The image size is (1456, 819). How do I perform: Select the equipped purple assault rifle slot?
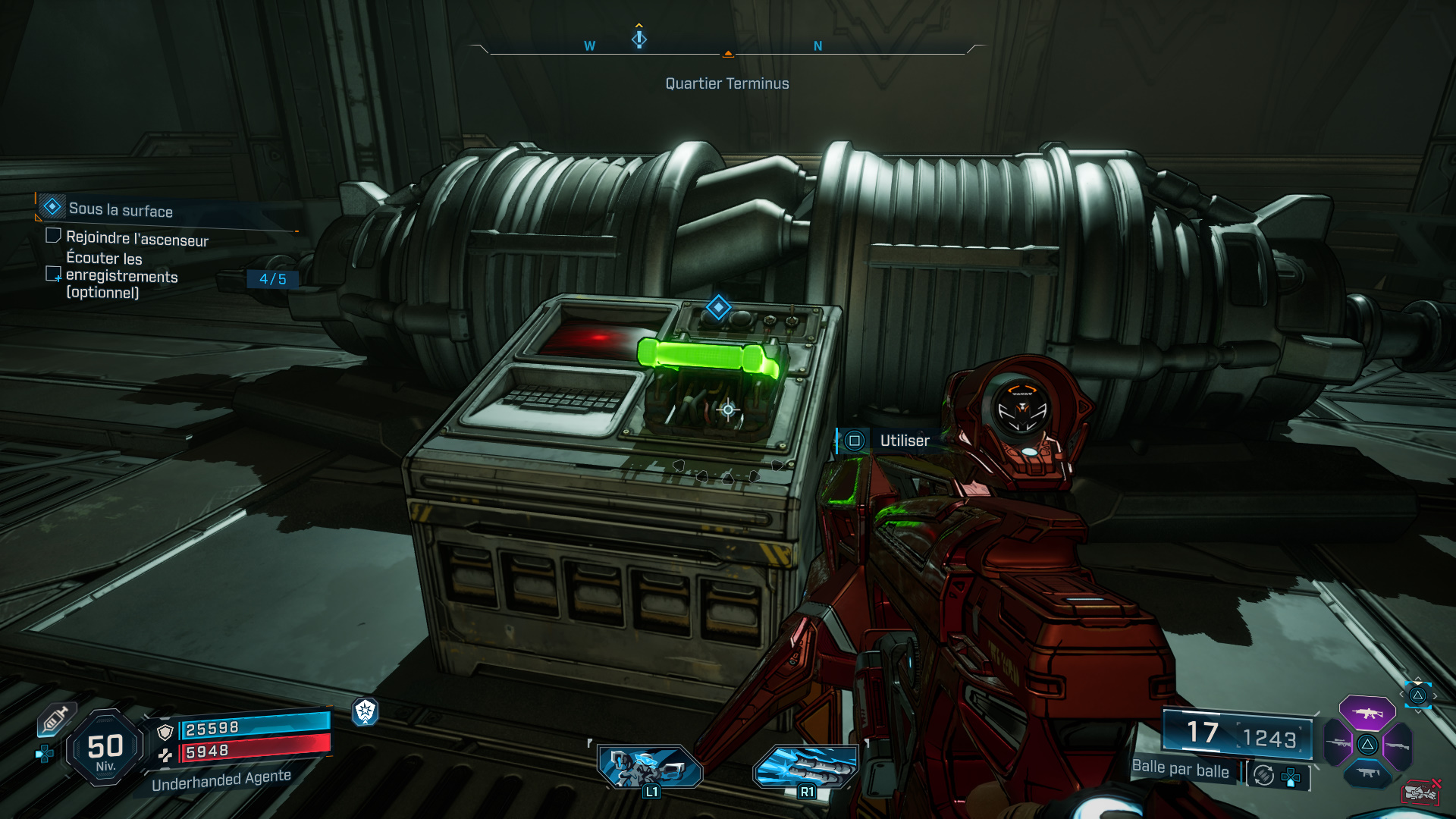[x=1367, y=713]
